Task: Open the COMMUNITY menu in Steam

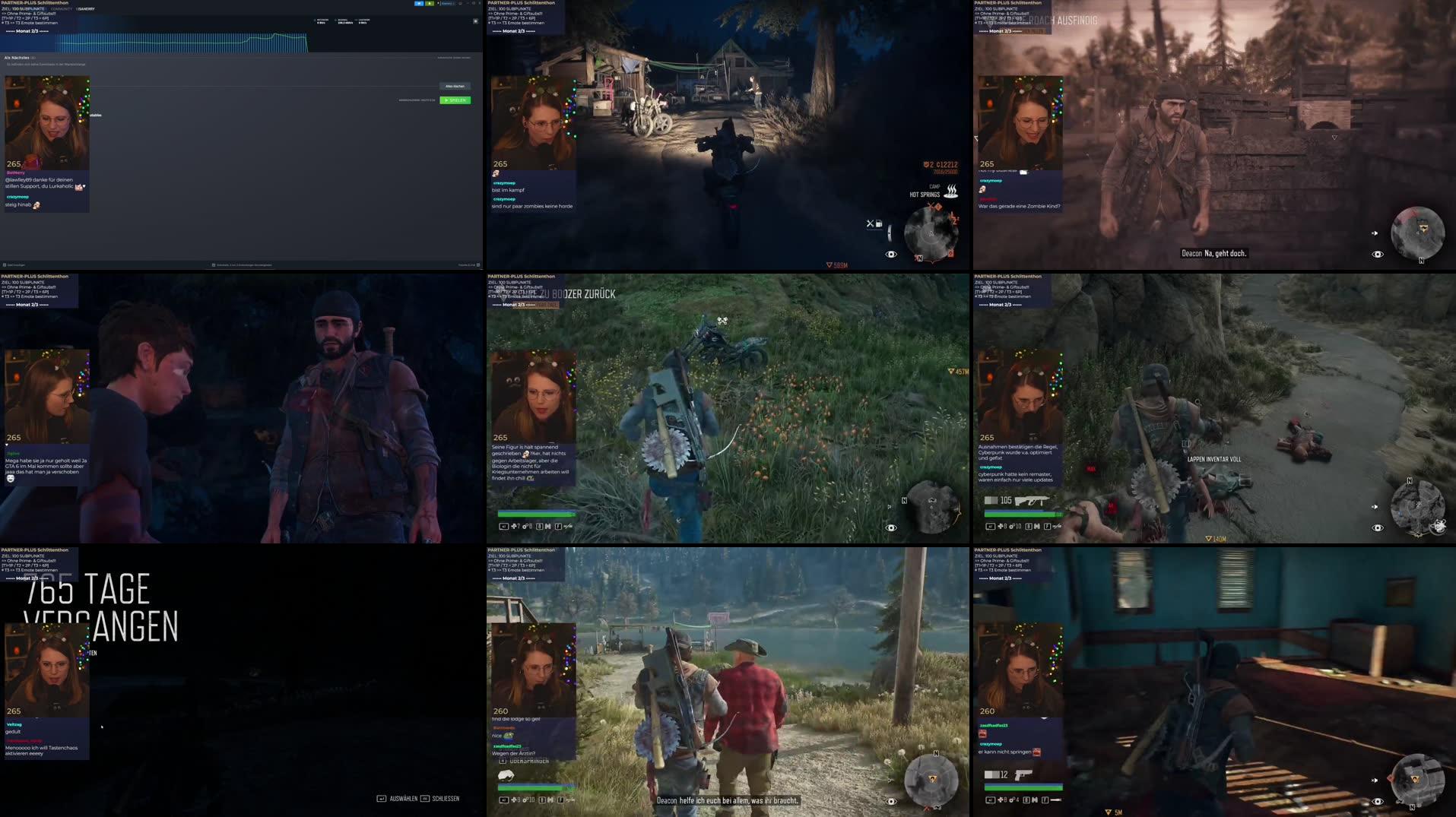Action: click(x=61, y=8)
